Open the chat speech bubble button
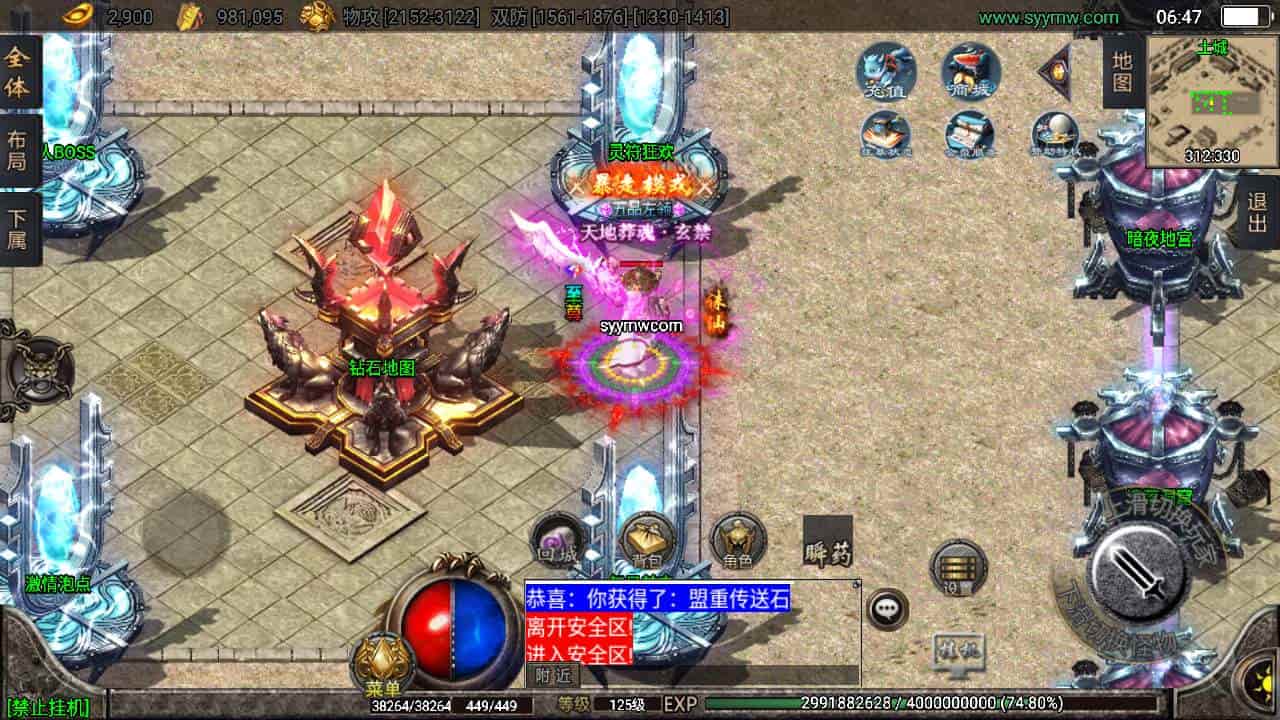The height and width of the screenshot is (720, 1280). (887, 609)
